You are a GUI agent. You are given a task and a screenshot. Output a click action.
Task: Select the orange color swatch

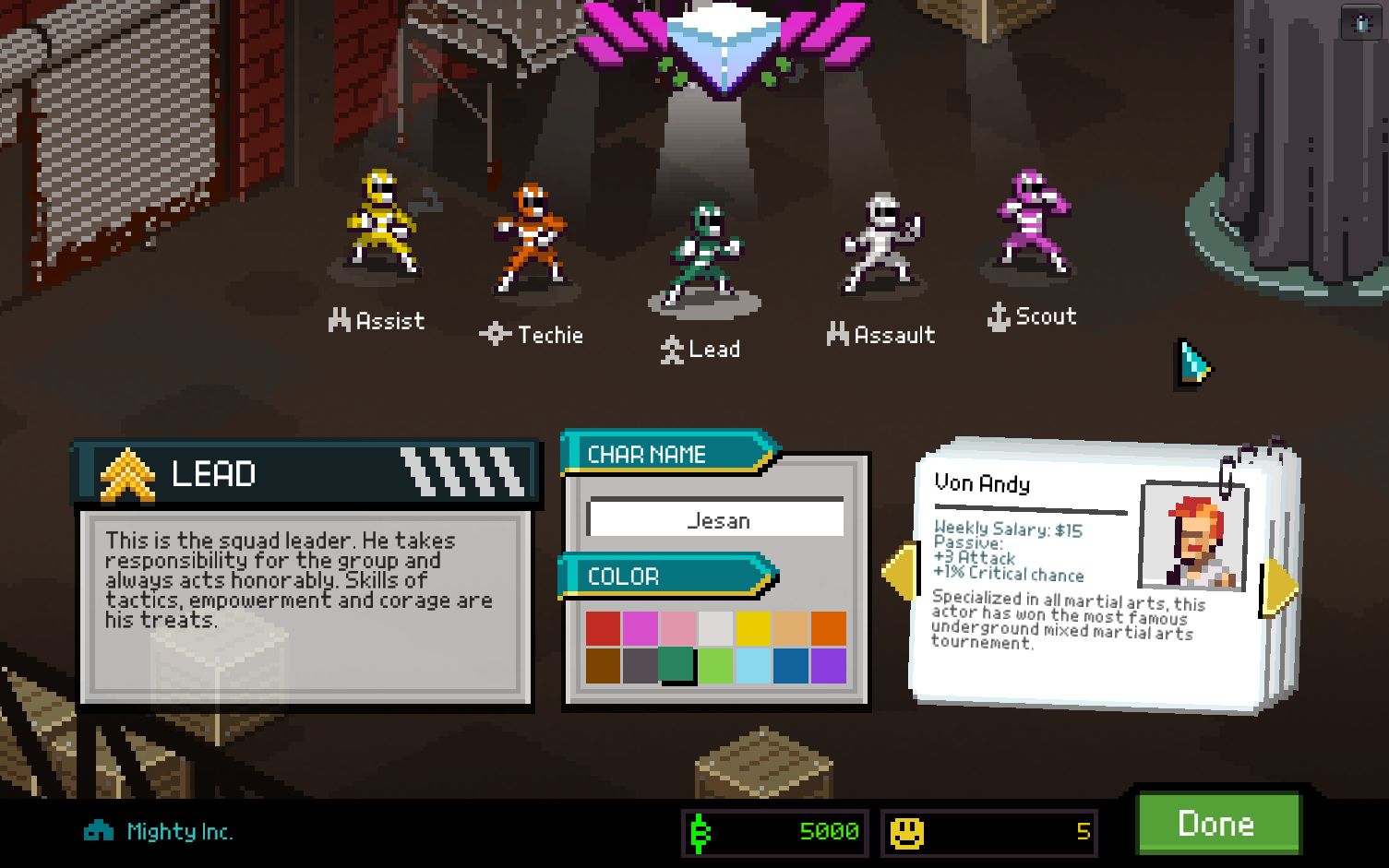pyautogui.click(x=828, y=629)
